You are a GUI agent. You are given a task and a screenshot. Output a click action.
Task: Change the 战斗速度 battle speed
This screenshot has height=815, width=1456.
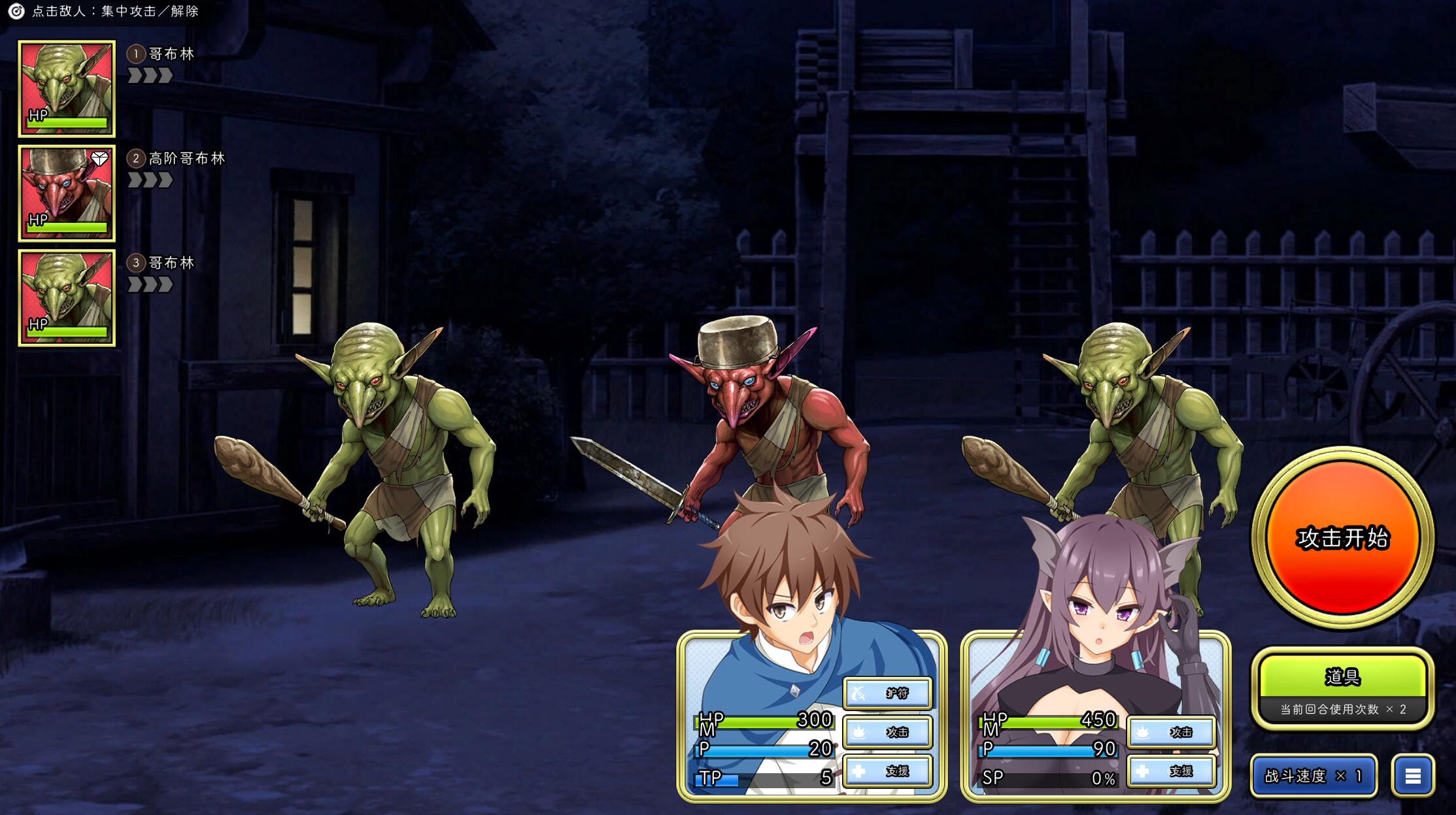(x=1313, y=776)
